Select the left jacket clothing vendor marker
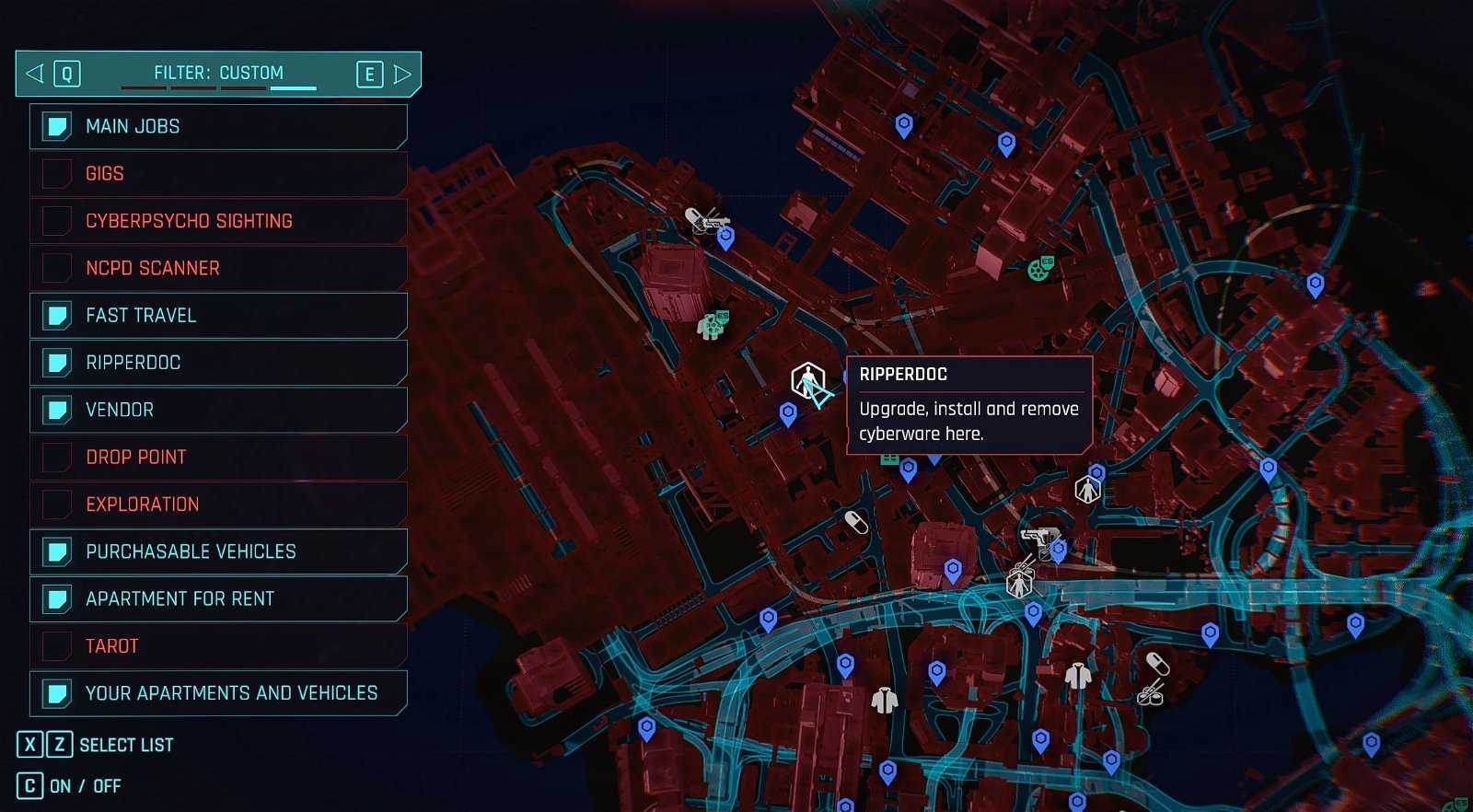This screenshot has width=1473, height=812. (884, 701)
